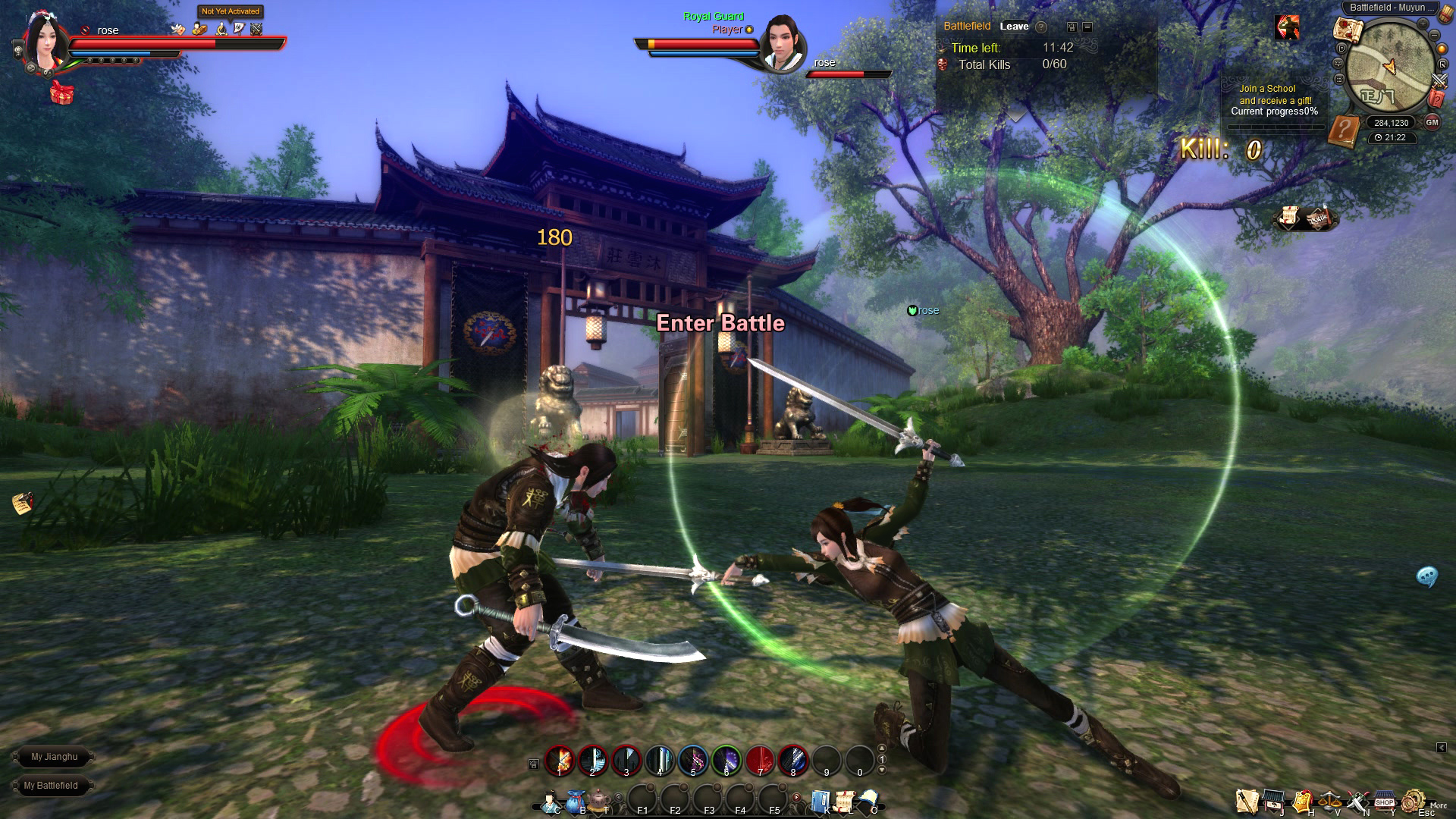Claim the red gift box icon
The width and height of the screenshot is (1456, 819).
(62, 93)
